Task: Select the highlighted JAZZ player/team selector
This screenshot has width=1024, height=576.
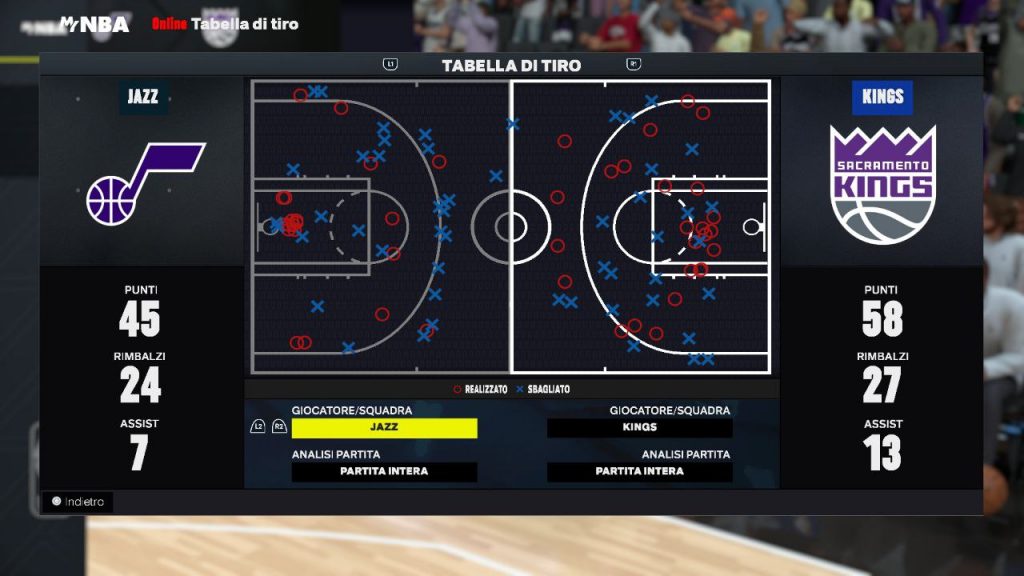Action: [384, 428]
